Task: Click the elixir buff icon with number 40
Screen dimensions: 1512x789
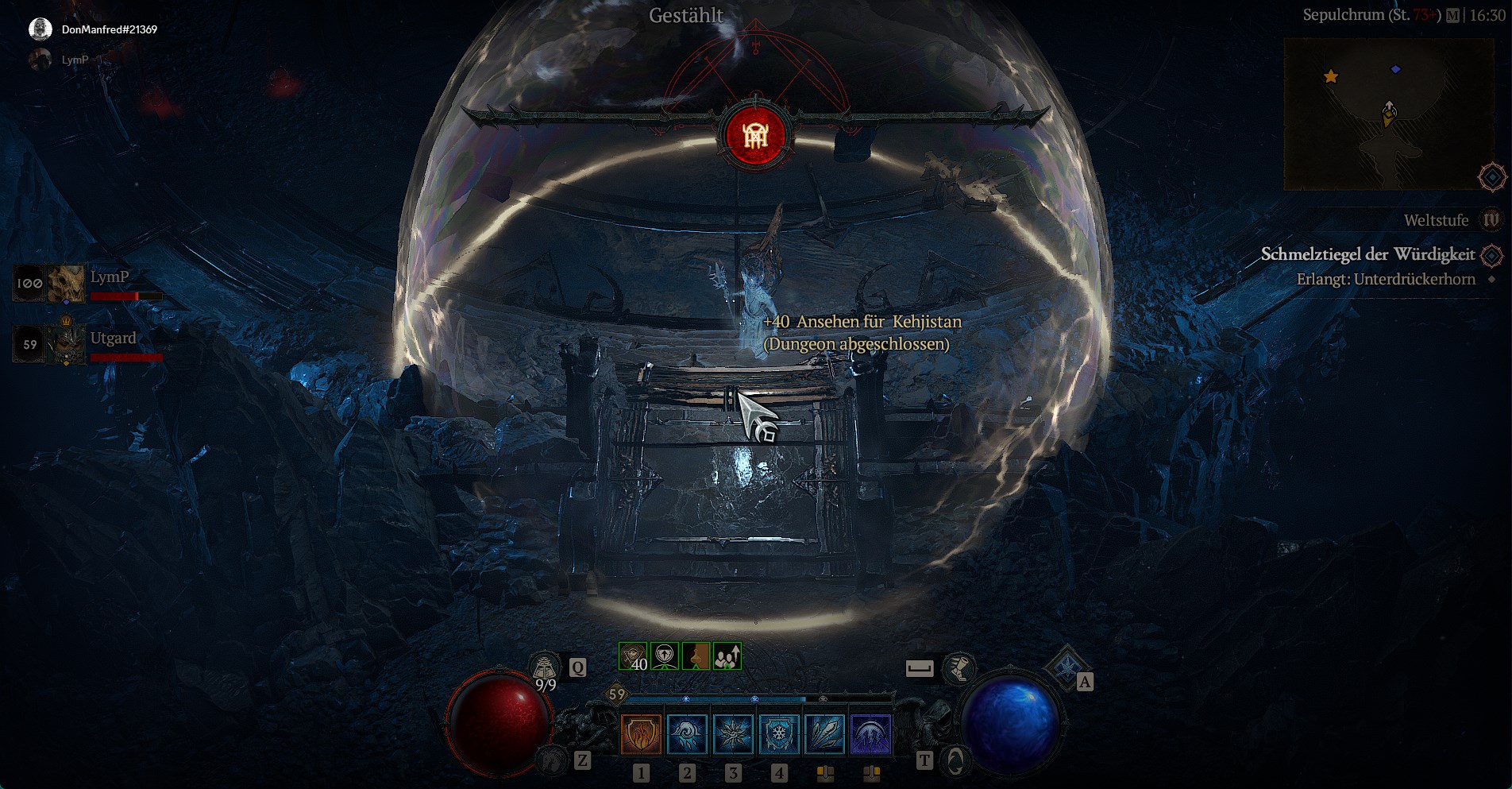Action: pyautogui.click(x=633, y=656)
